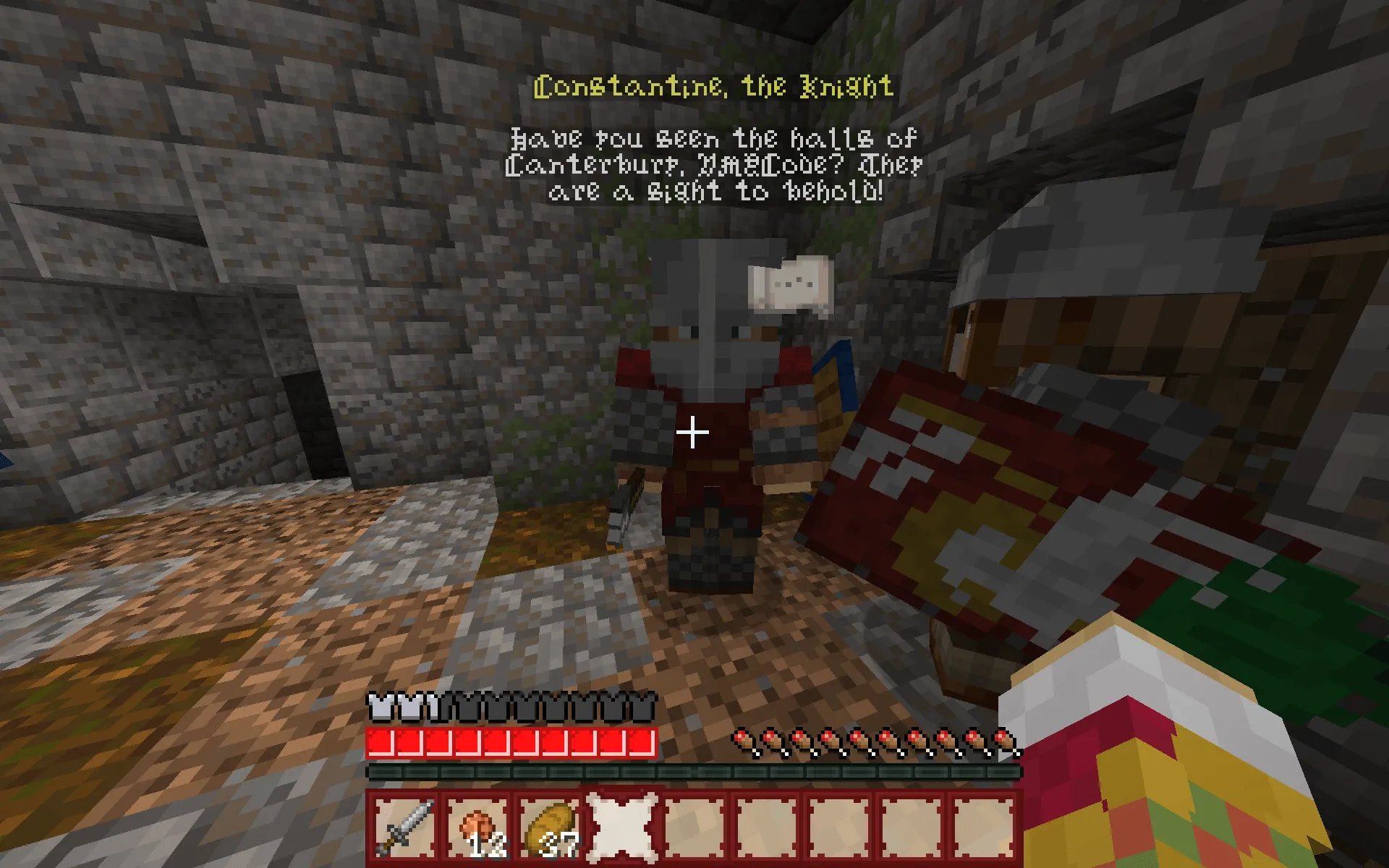Select the iron sword in the hotbar
Screen dimensions: 1389x868
(x=404, y=825)
